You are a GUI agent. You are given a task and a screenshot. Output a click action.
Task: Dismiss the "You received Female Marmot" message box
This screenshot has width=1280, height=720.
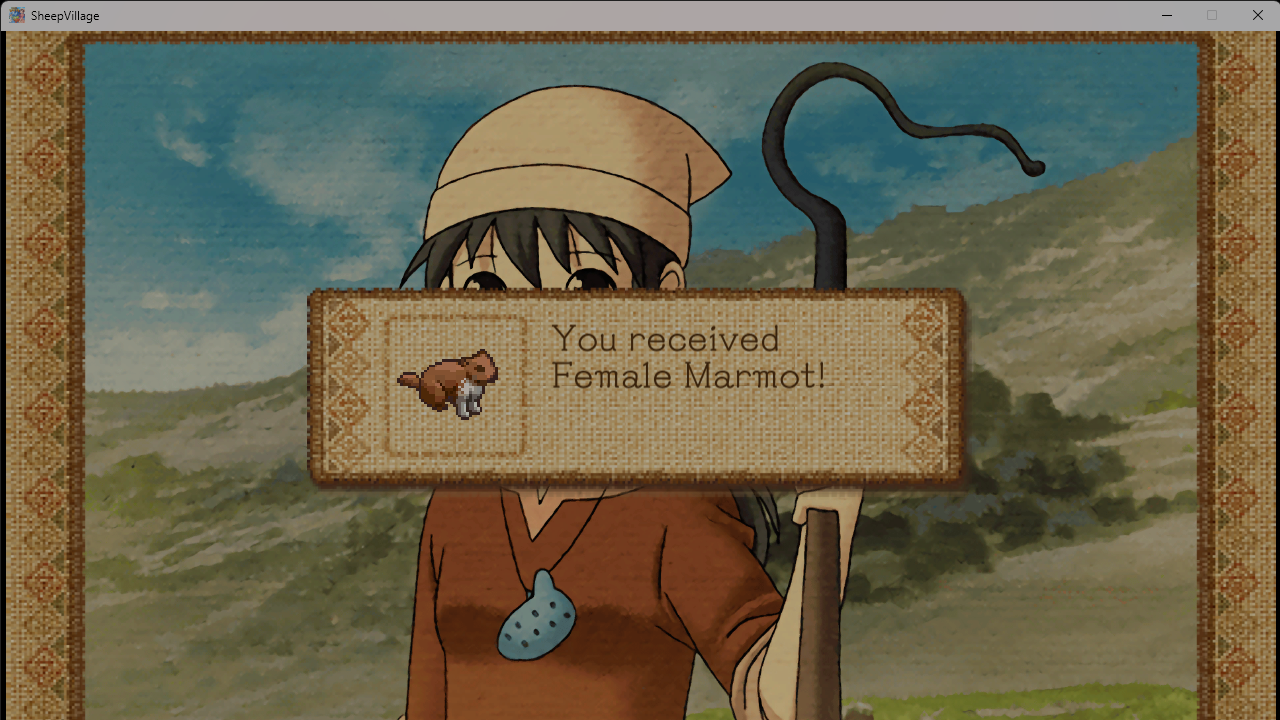pos(636,386)
